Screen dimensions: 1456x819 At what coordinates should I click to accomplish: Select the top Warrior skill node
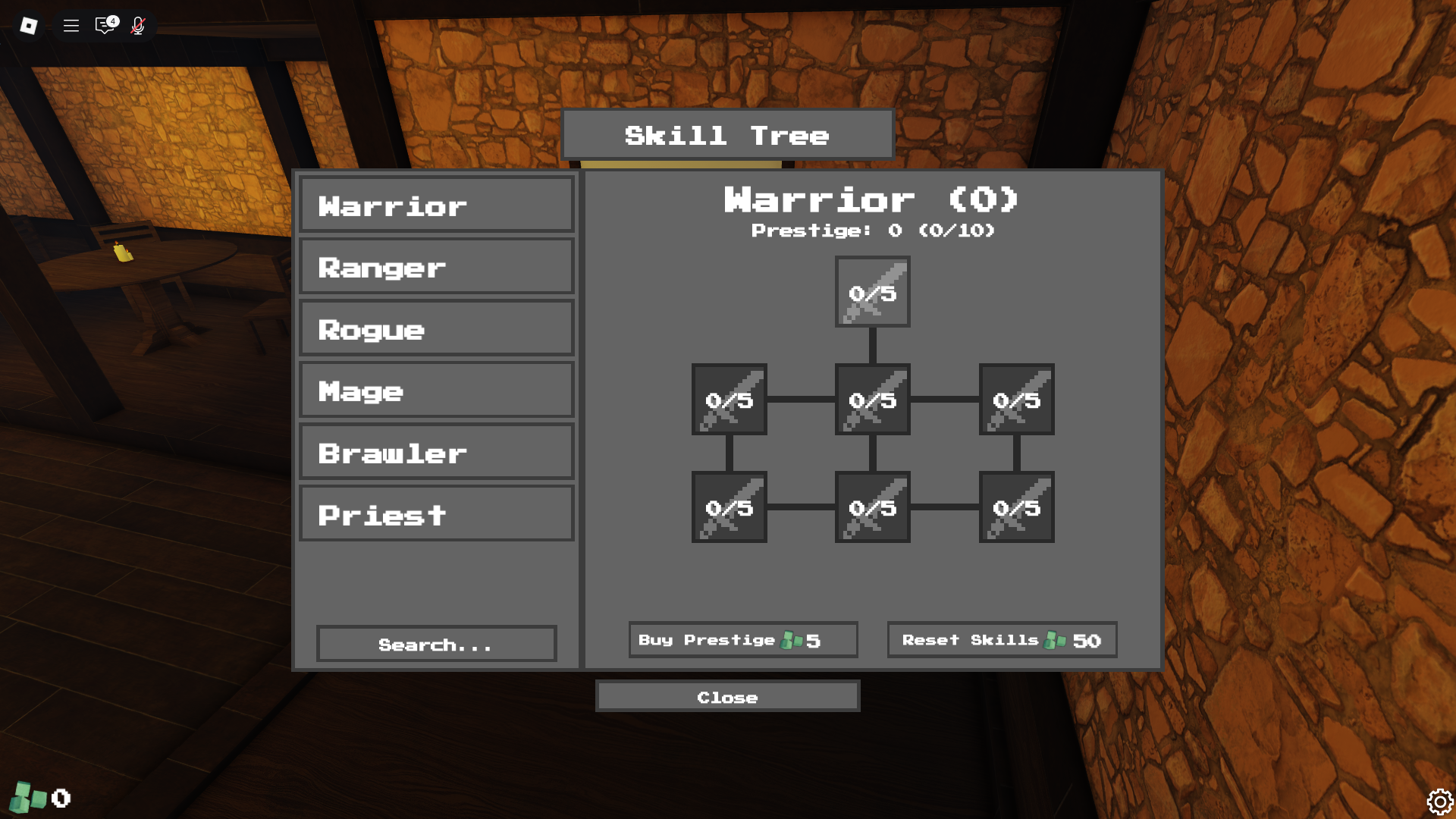click(872, 292)
